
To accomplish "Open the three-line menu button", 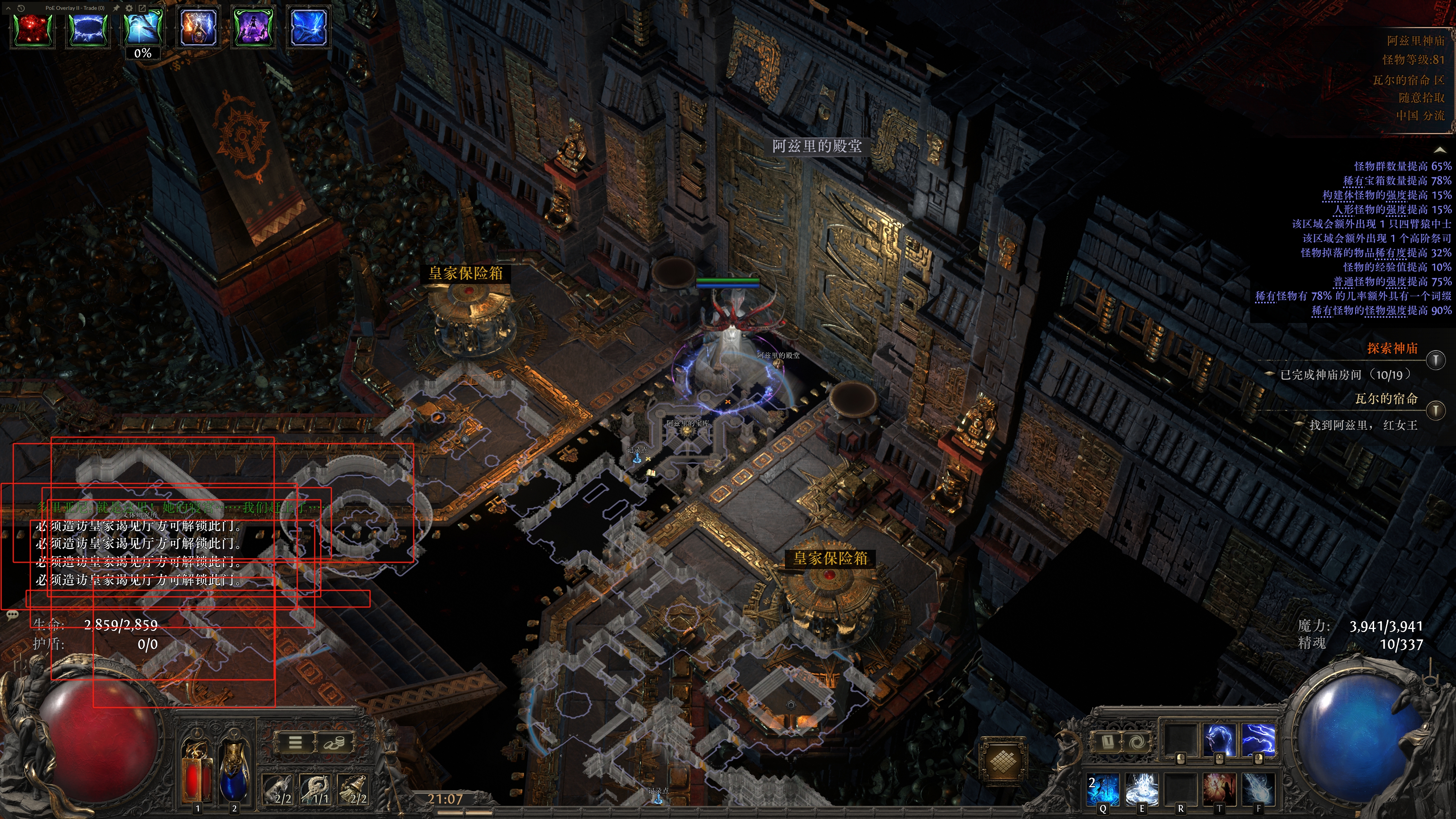I will (295, 742).
